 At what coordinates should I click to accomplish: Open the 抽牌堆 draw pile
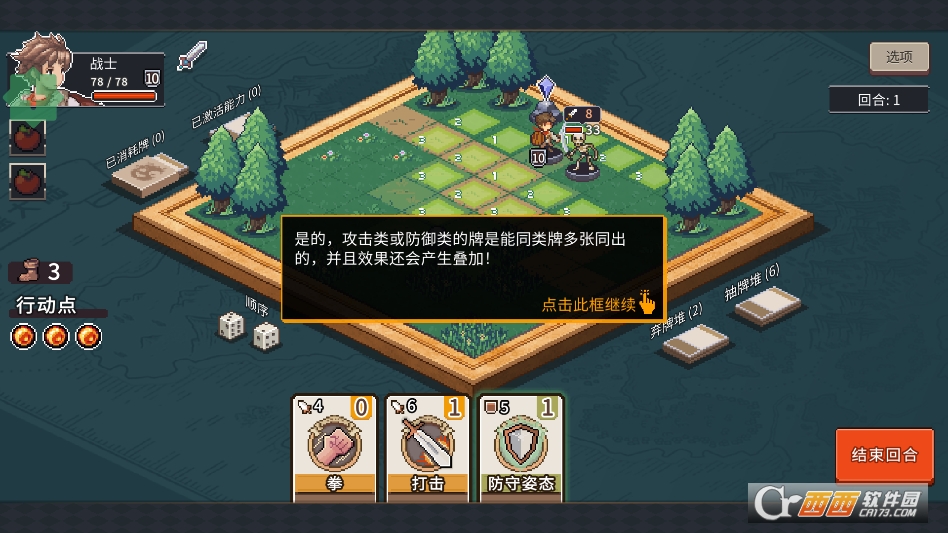pyautogui.click(x=769, y=304)
